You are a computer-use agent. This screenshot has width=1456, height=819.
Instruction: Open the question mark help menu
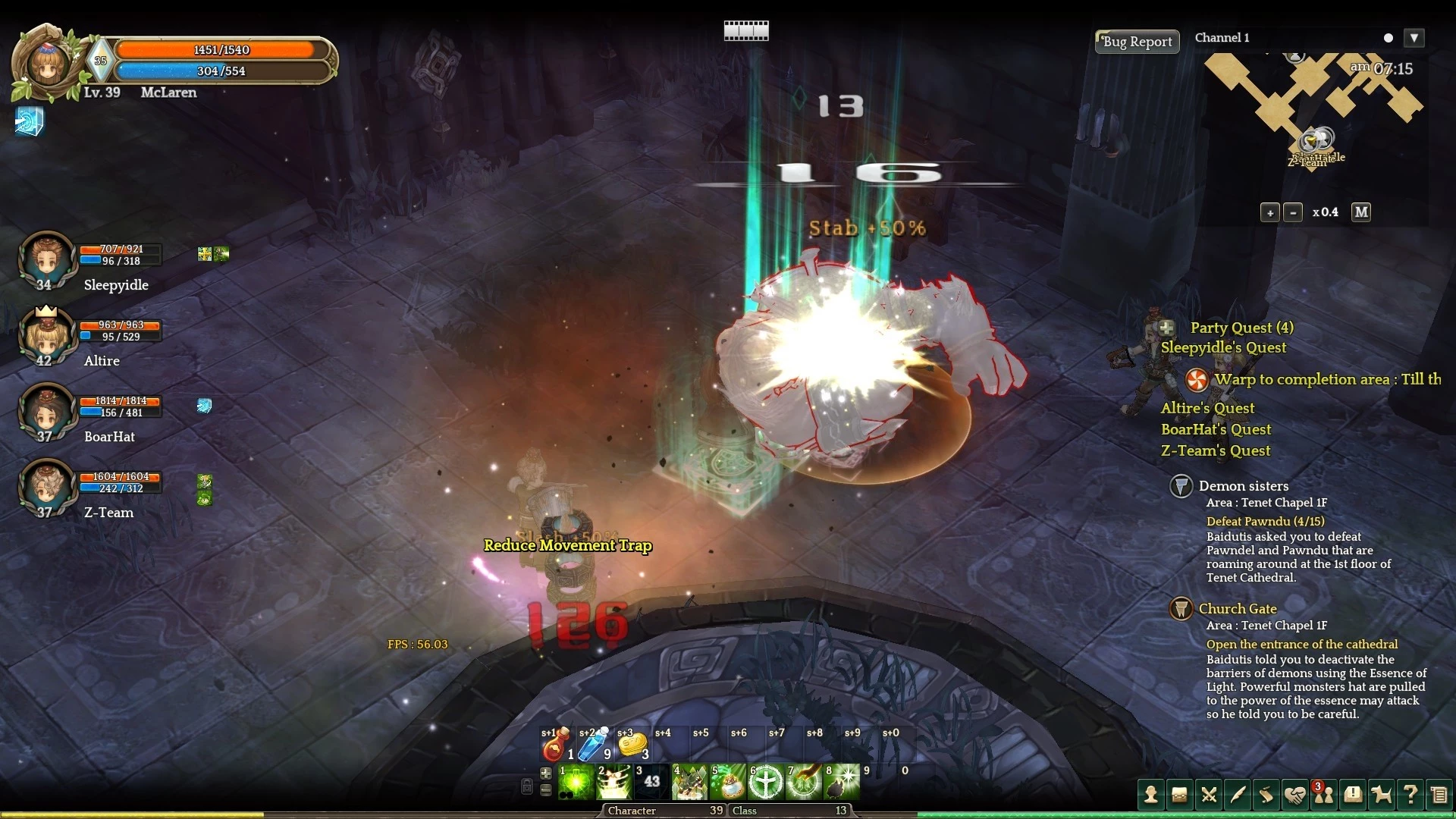[1410, 795]
